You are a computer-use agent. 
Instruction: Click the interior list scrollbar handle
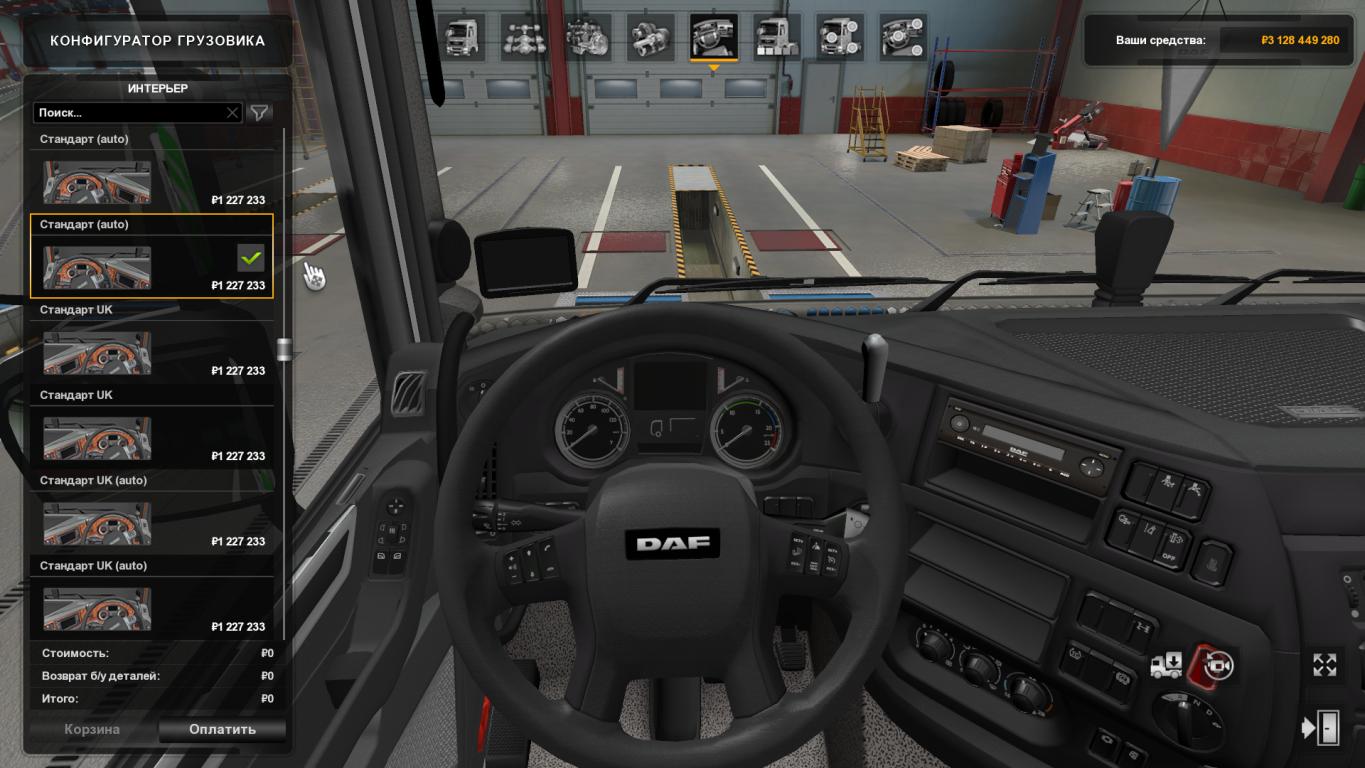click(x=284, y=349)
